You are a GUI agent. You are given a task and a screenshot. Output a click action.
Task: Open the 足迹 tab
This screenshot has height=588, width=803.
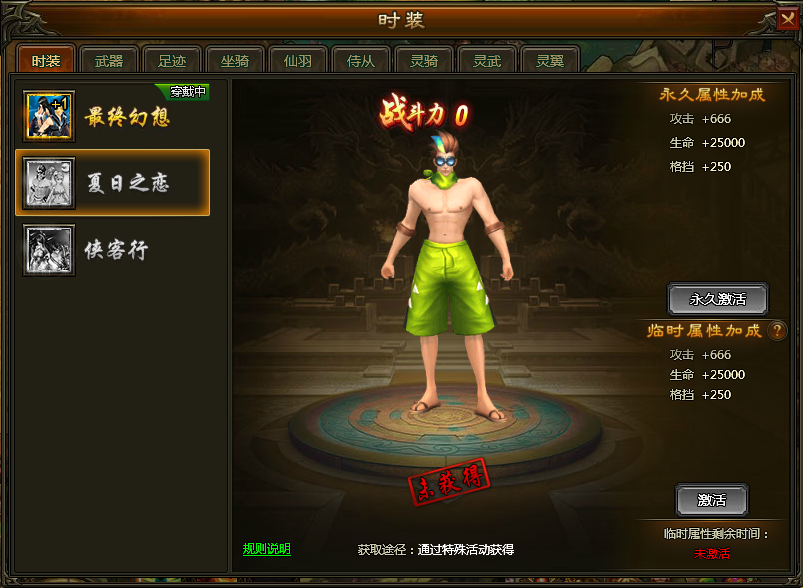tap(172, 61)
